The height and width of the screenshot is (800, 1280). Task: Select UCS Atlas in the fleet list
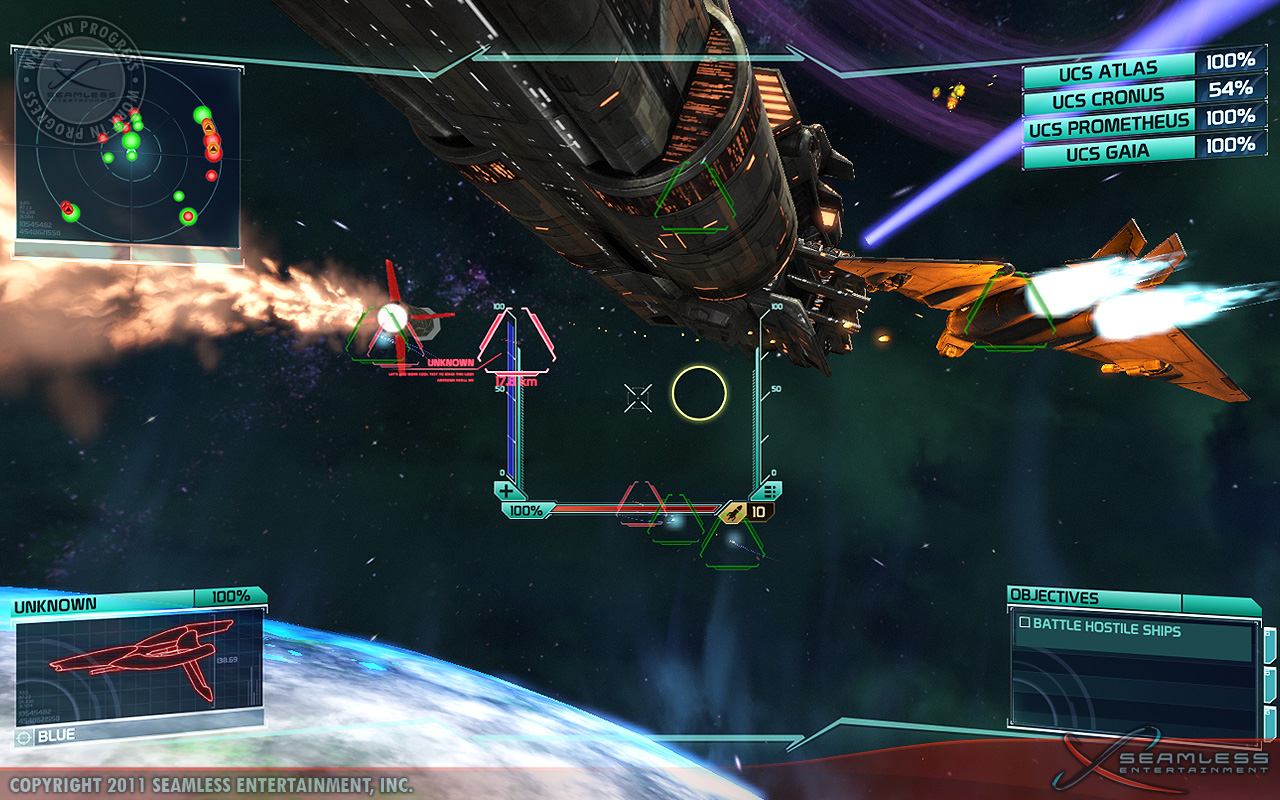pos(1108,70)
